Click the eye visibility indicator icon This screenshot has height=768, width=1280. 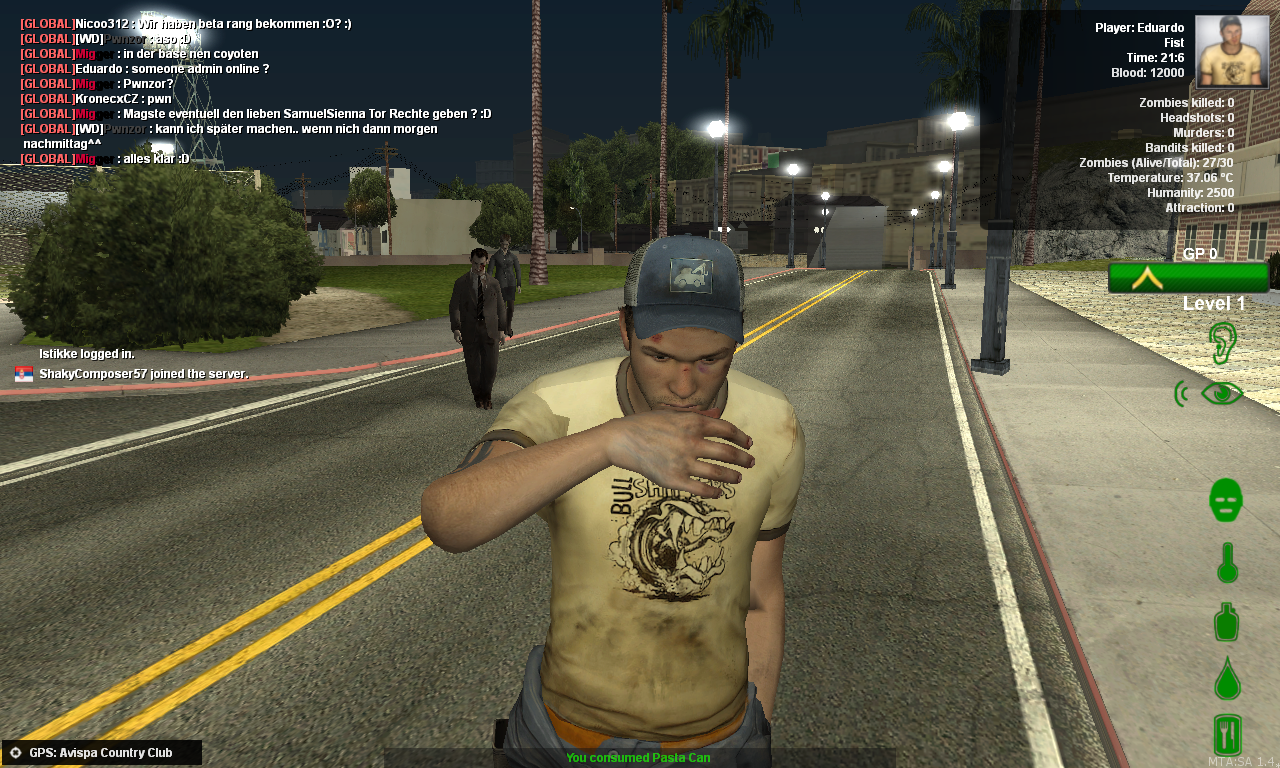coord(1221,393)
